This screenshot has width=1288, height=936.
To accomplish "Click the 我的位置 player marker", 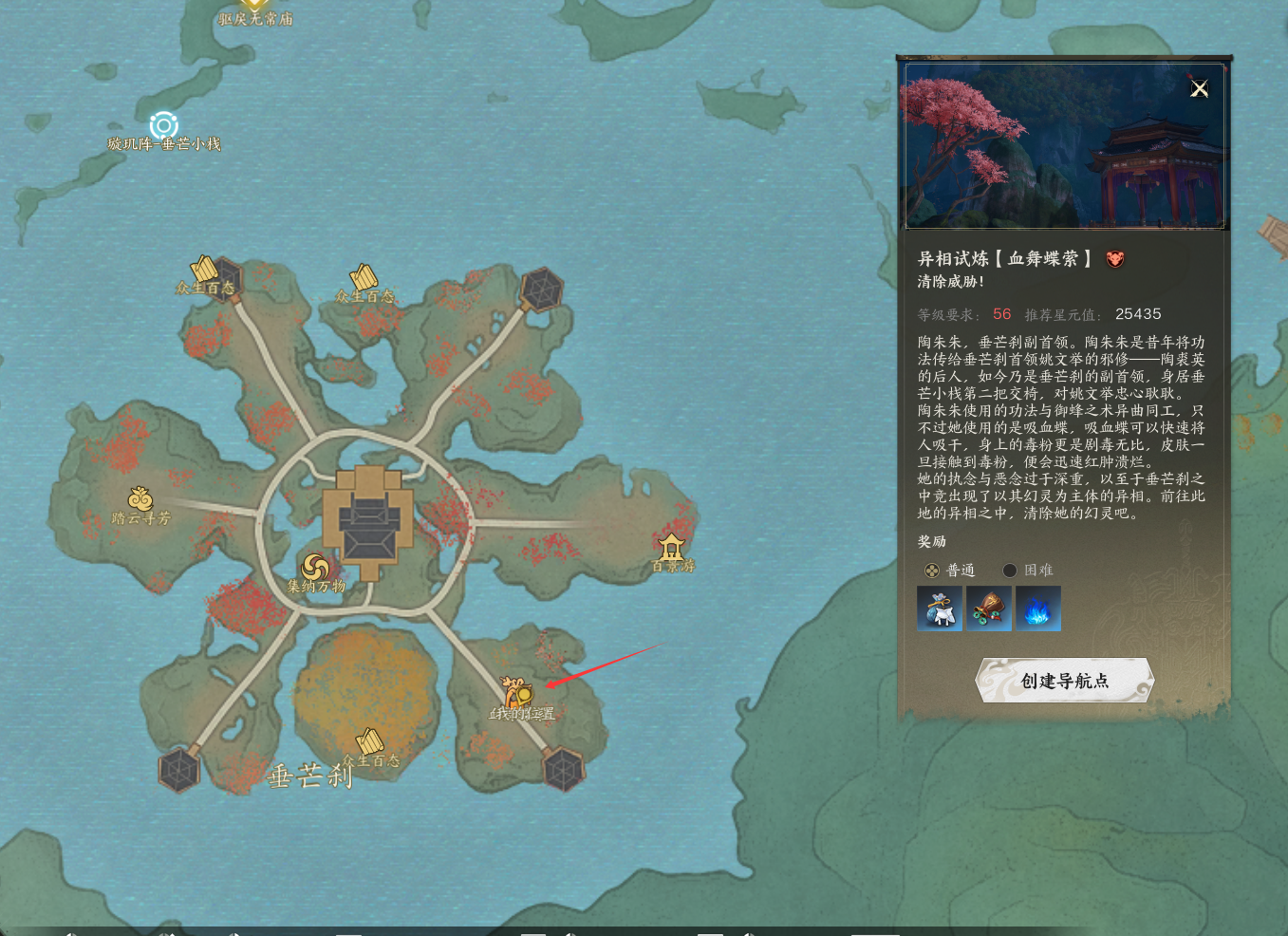I will coord(517,695).
